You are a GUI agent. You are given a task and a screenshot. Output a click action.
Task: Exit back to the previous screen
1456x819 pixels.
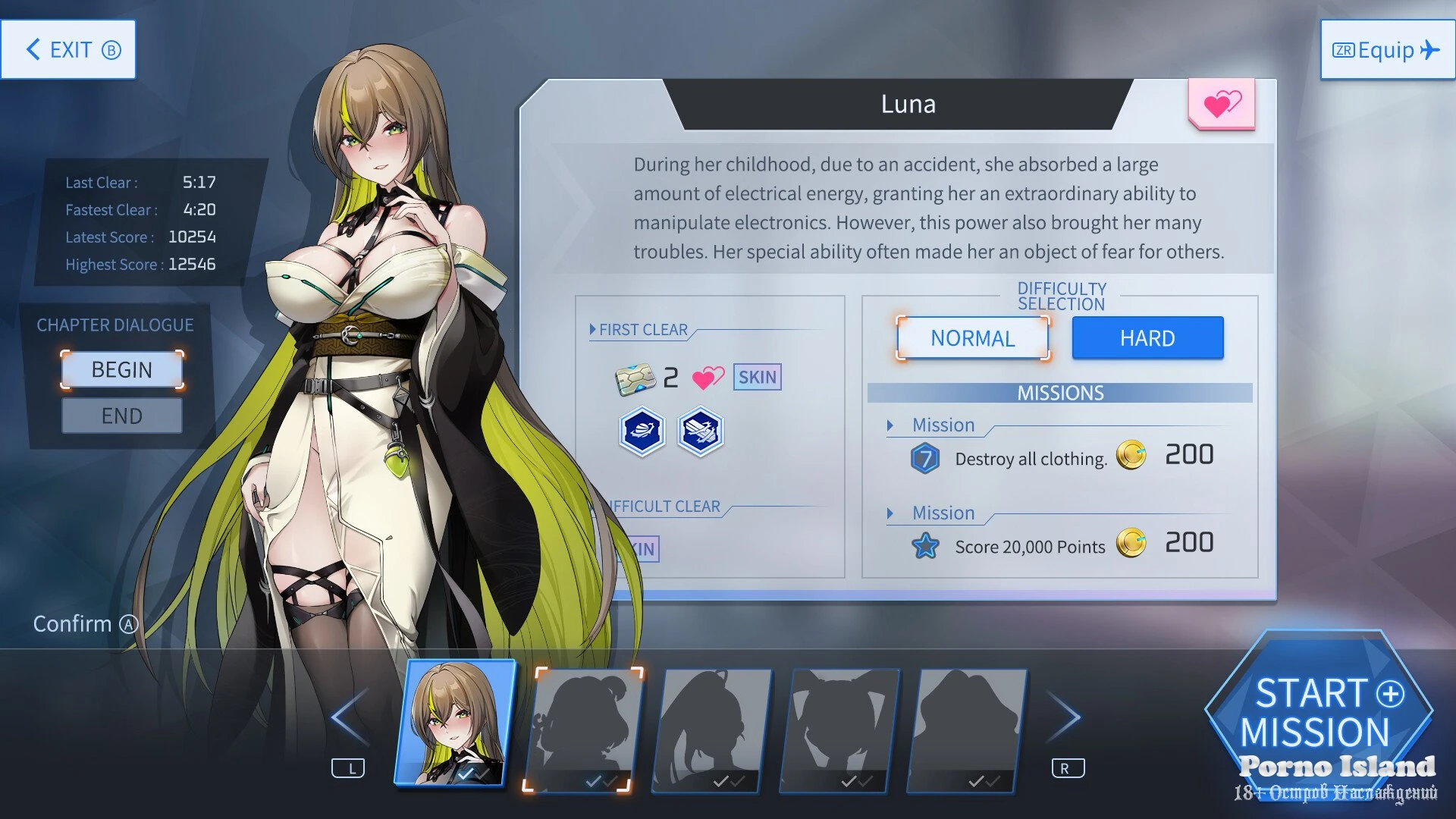click(68, 50)
